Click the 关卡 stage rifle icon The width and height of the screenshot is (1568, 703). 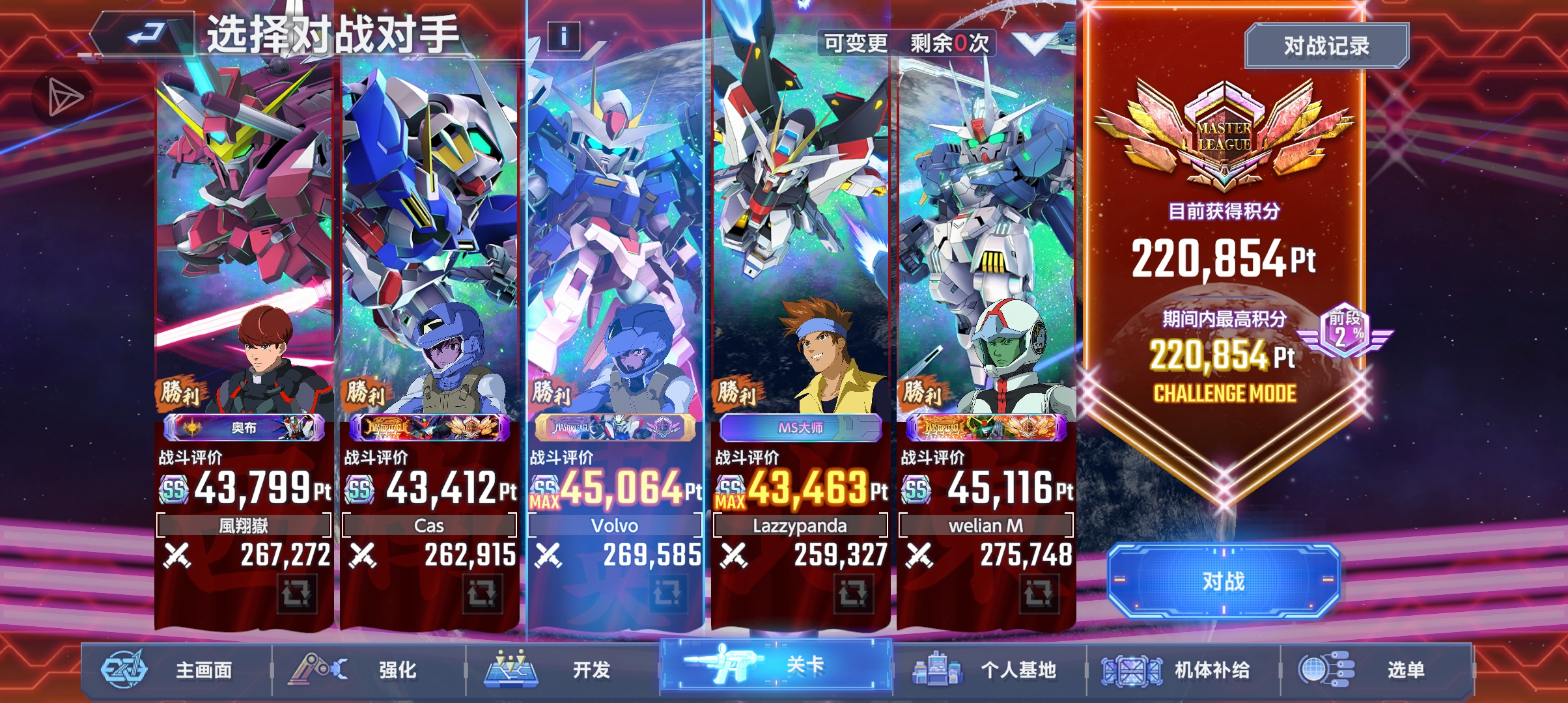point(725,664)
